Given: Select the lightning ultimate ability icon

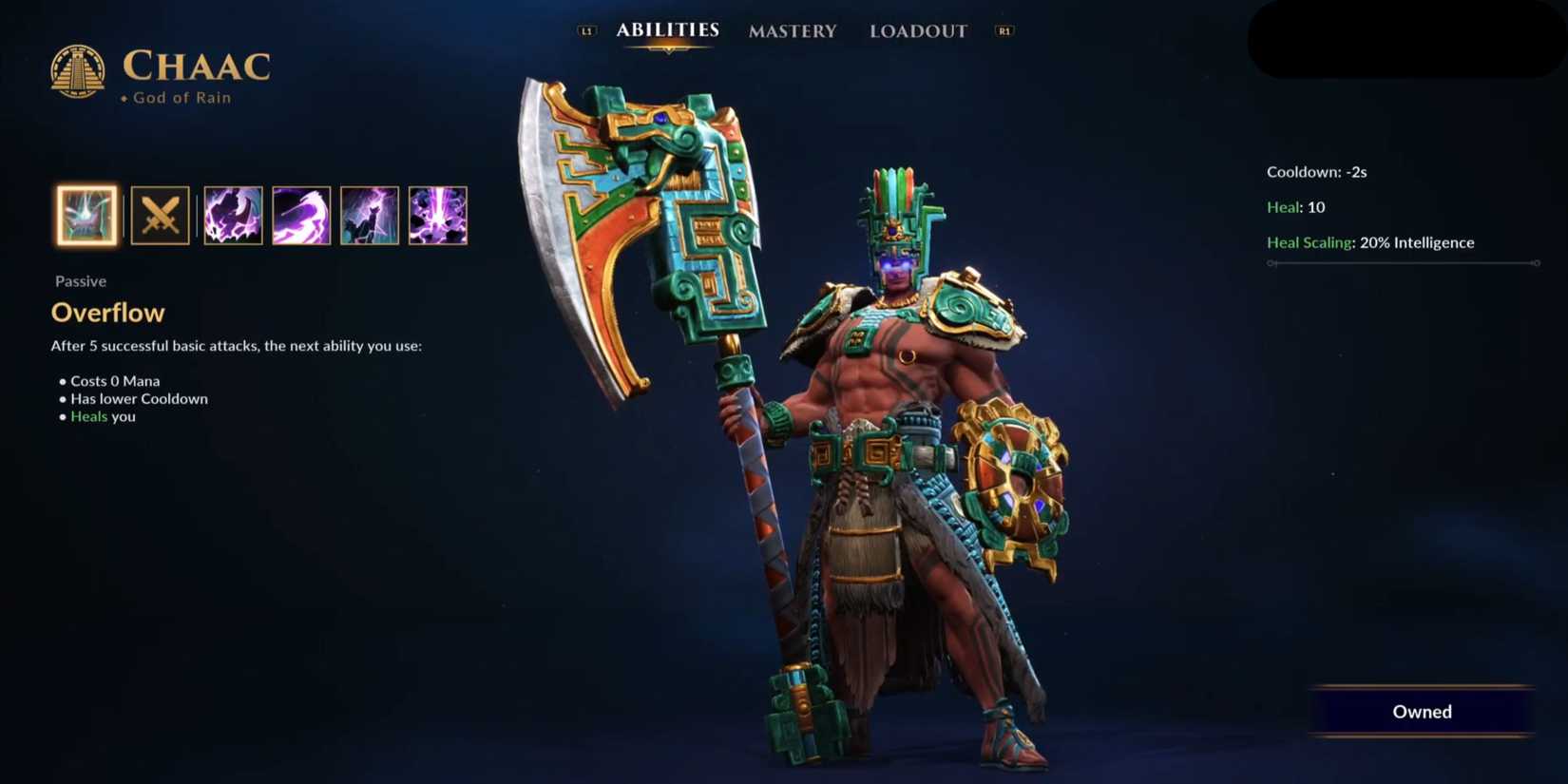Looking at the screenshot, I should click(439, 216).
